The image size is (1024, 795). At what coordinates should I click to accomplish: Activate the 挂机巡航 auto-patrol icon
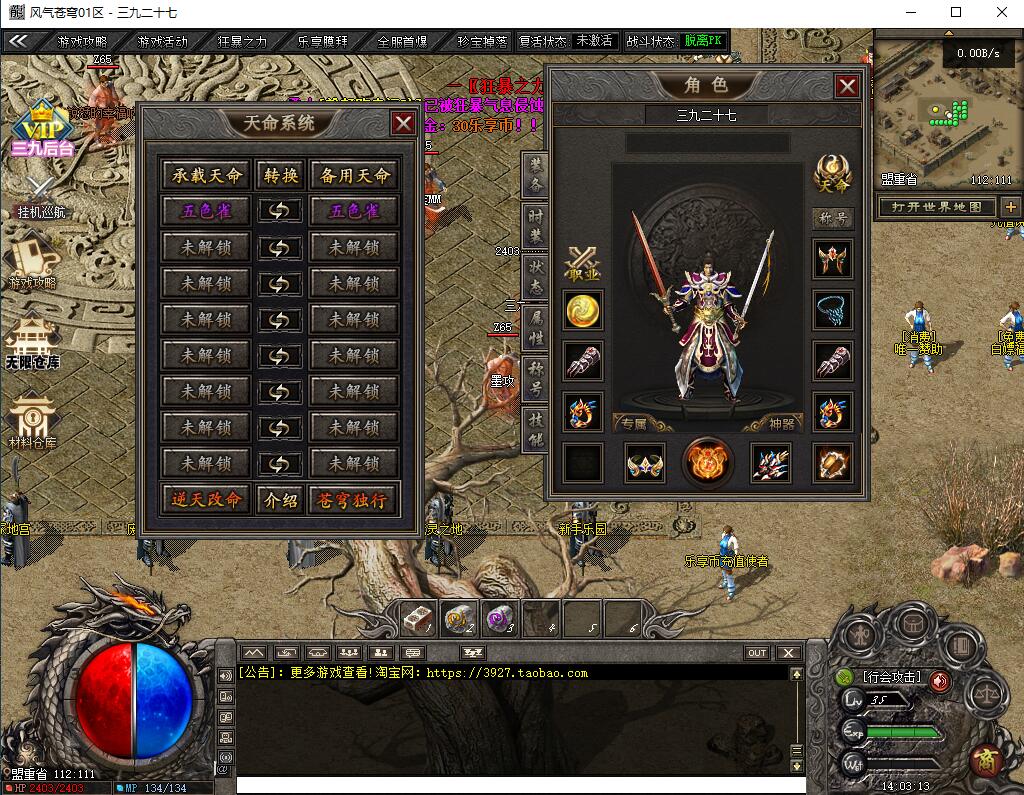coord(41,195)
